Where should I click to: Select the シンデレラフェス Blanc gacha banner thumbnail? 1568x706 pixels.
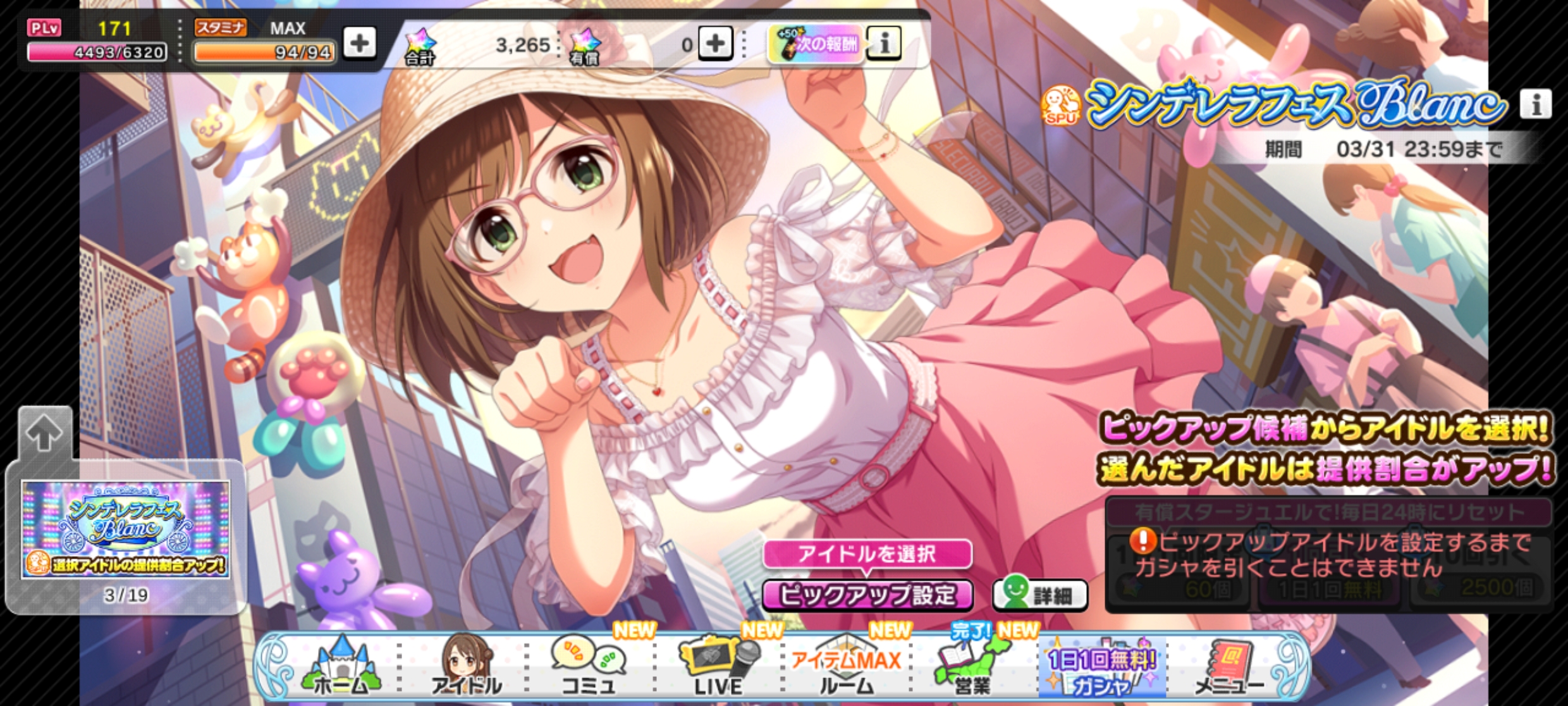[126, 530]
